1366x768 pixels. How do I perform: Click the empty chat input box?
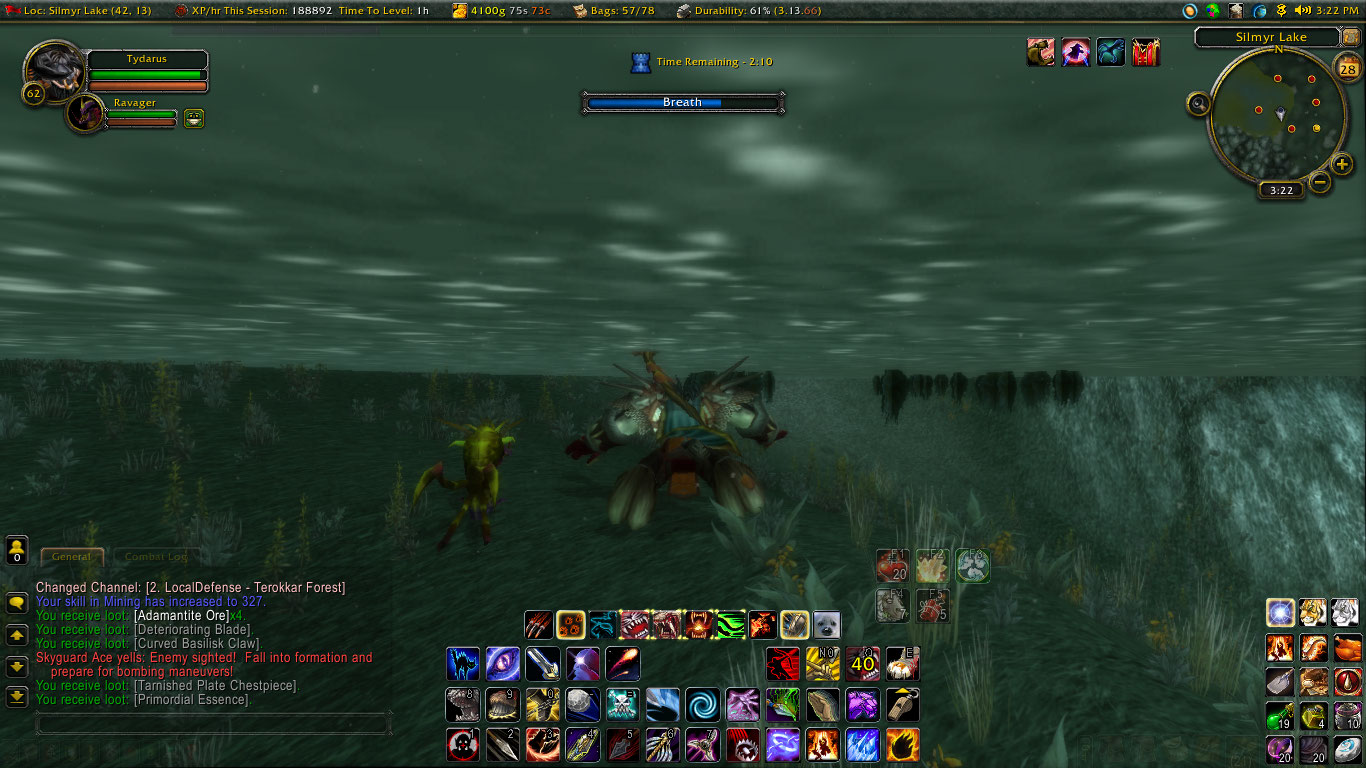tap(214, 720)
